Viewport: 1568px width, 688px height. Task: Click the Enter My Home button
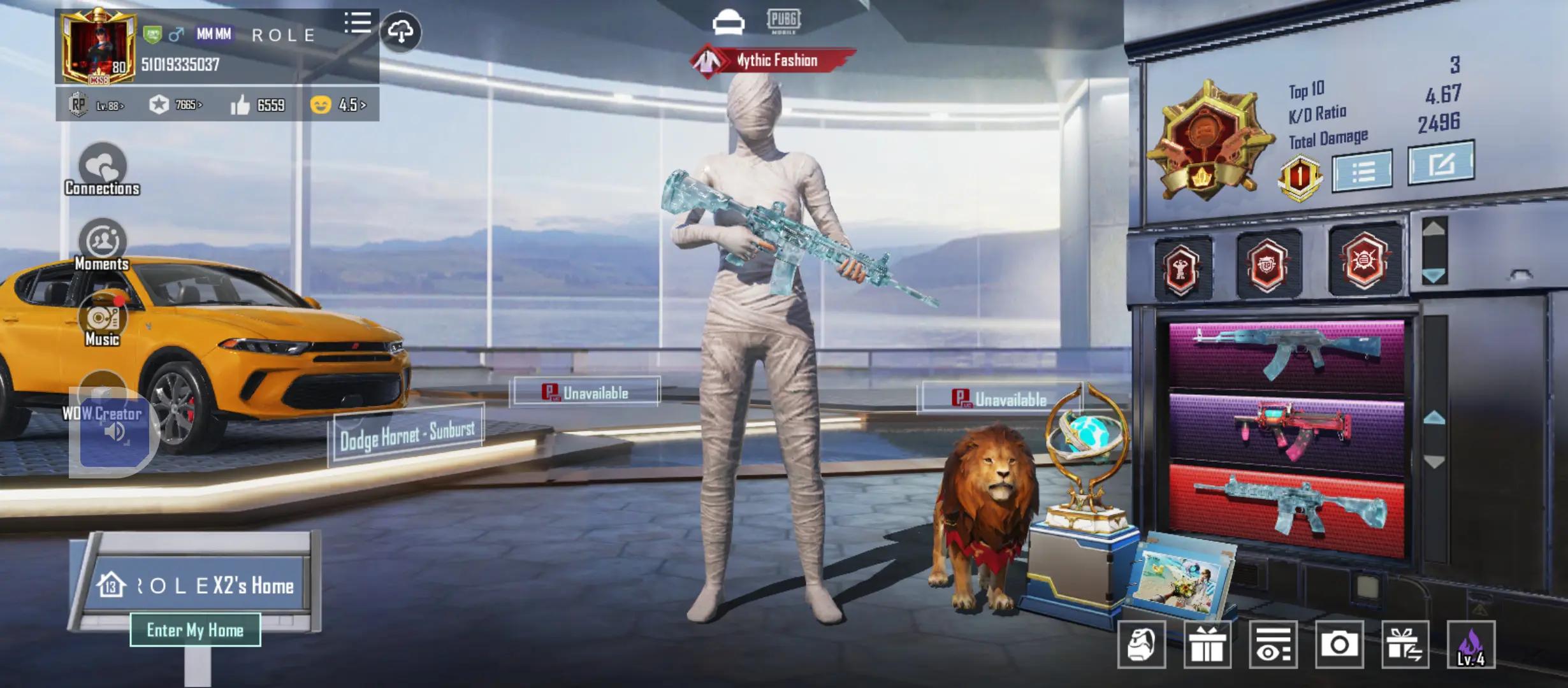click(195, 630)
